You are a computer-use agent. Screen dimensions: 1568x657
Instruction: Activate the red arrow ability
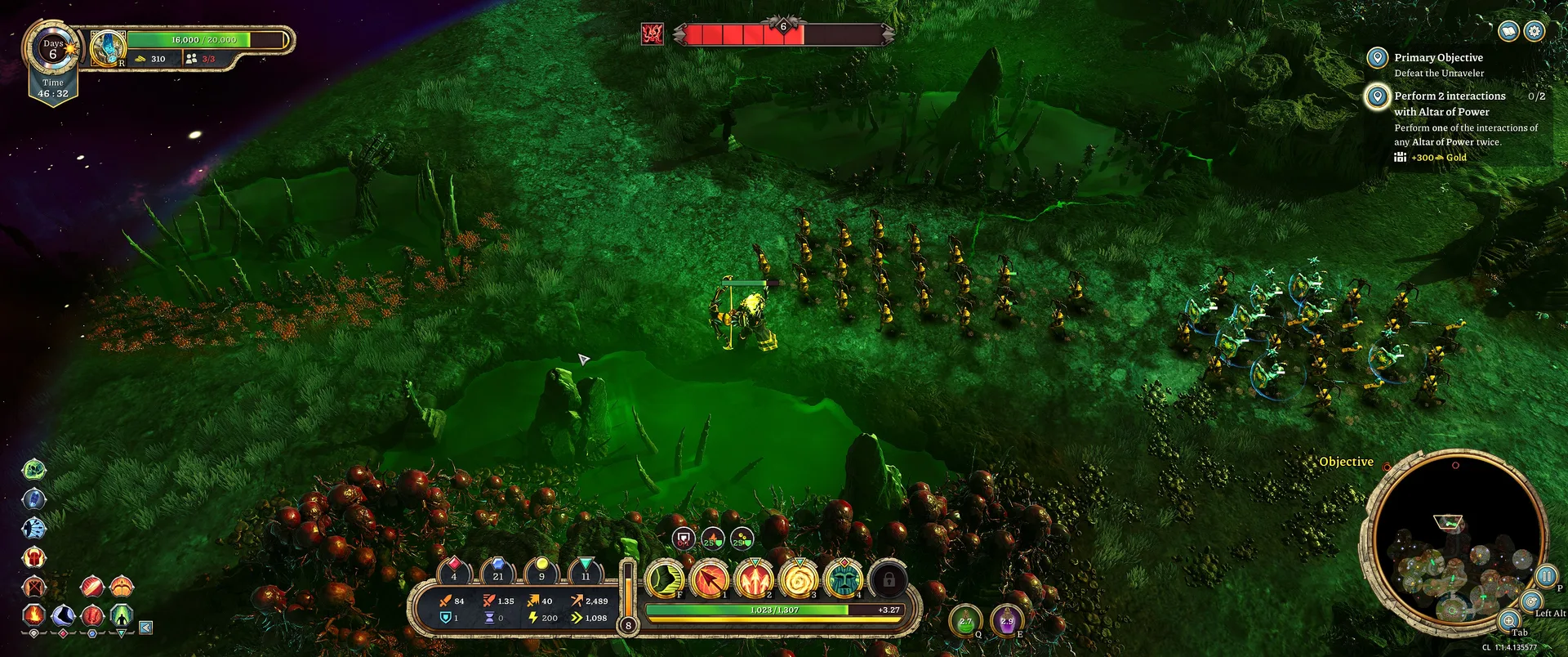point(710,579)
